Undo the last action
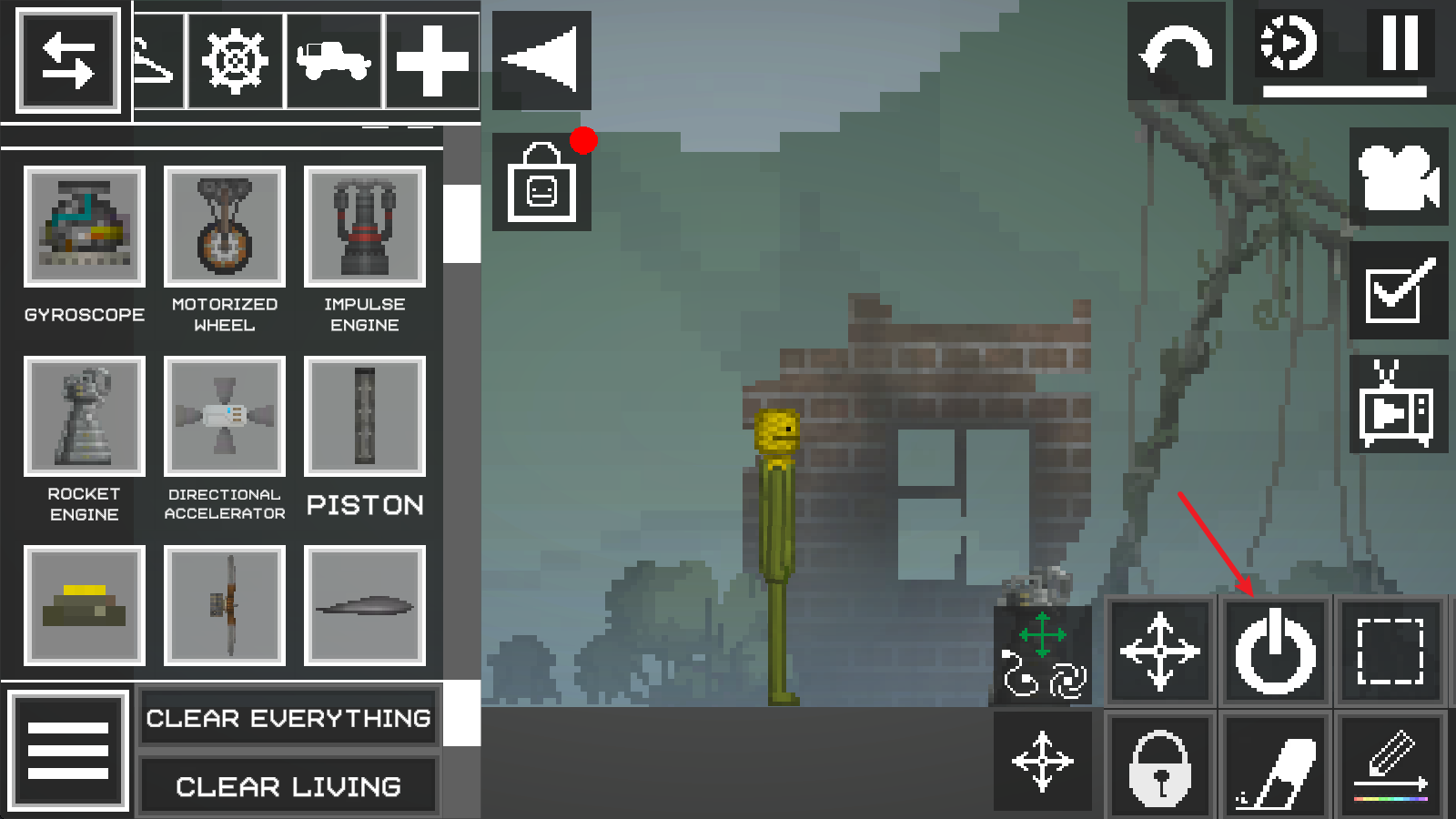1456x819 pixels. pyautogui.click(x=1176, y=52)
